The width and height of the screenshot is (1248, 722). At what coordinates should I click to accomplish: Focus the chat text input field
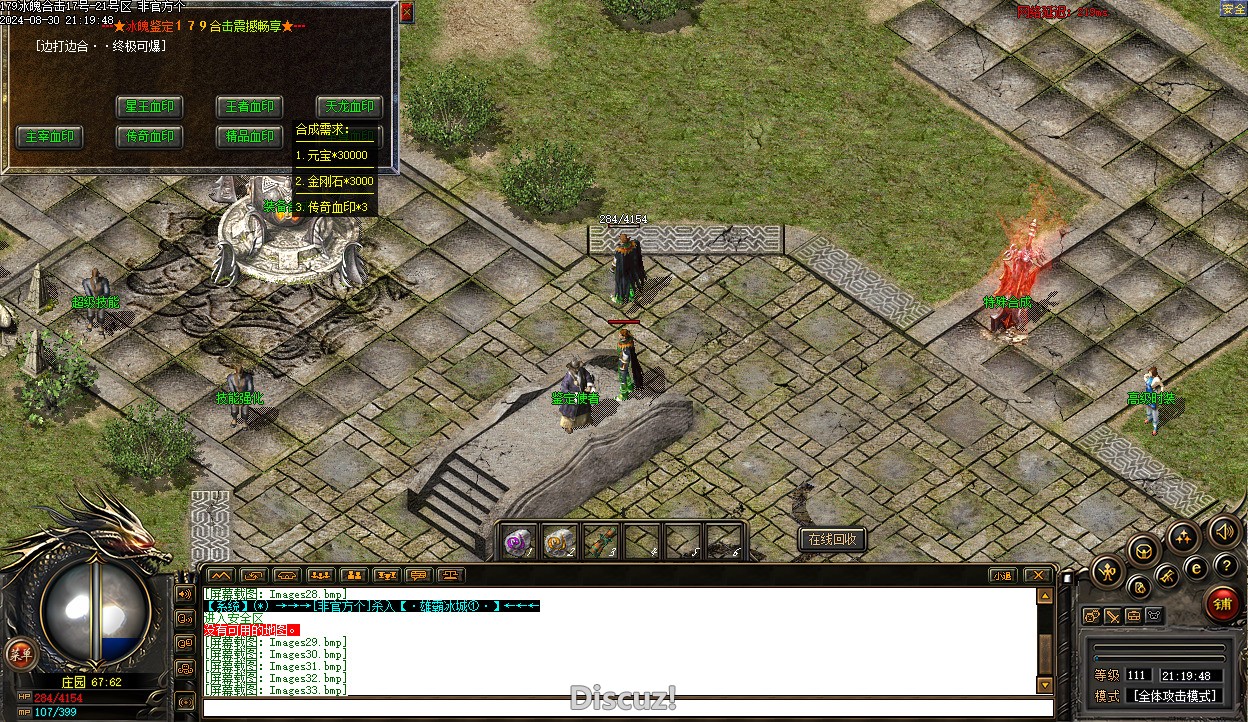click(620, 708)
